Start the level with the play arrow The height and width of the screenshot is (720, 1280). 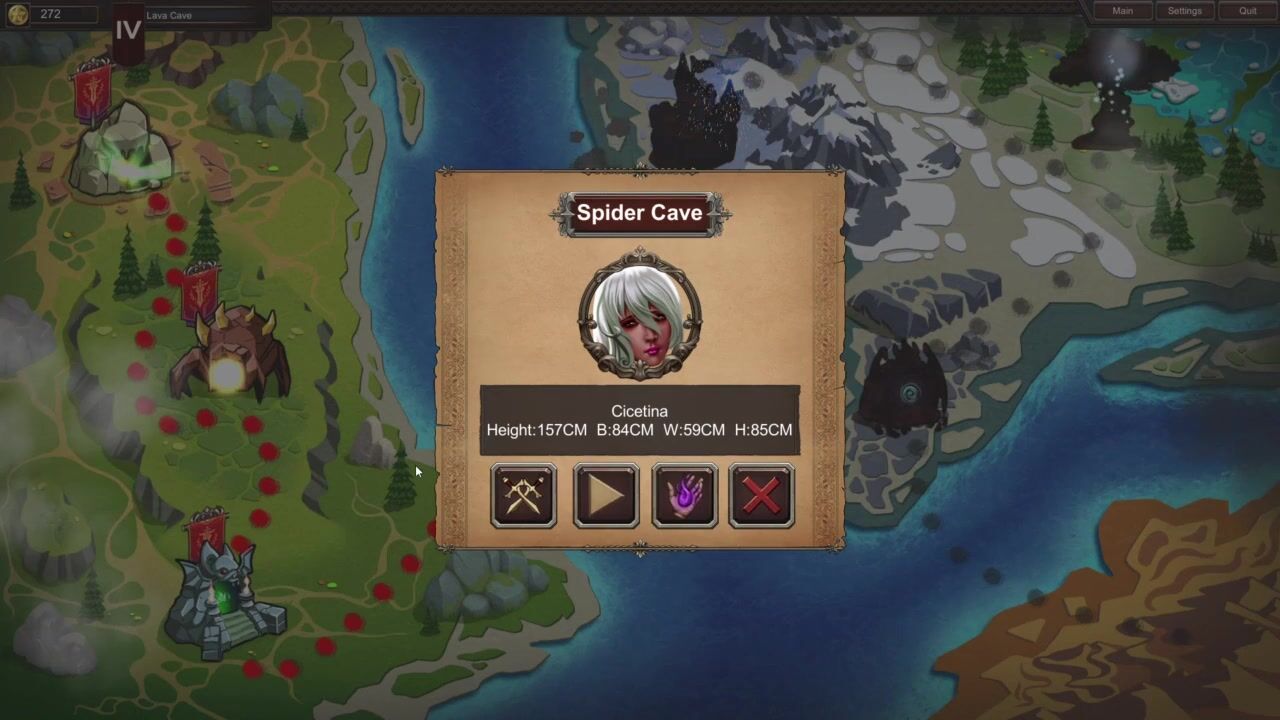coord(606,495)
